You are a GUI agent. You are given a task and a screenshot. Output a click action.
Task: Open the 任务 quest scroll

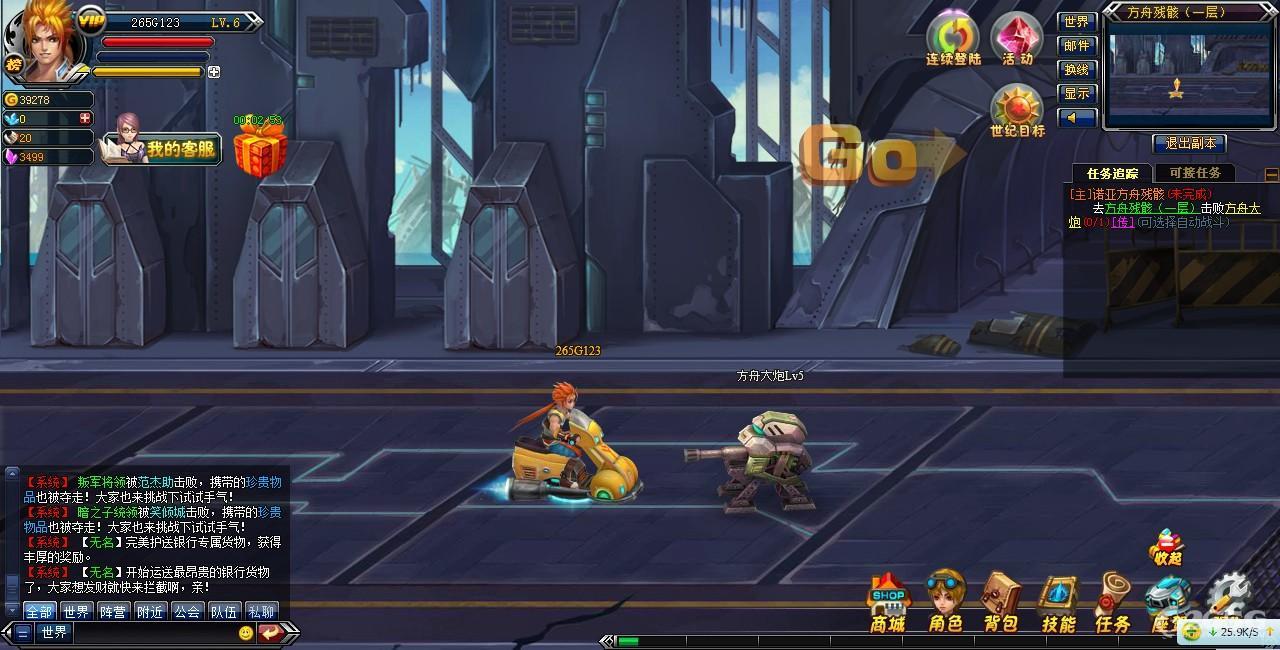pyautogui.click(x=1113, y=602)
